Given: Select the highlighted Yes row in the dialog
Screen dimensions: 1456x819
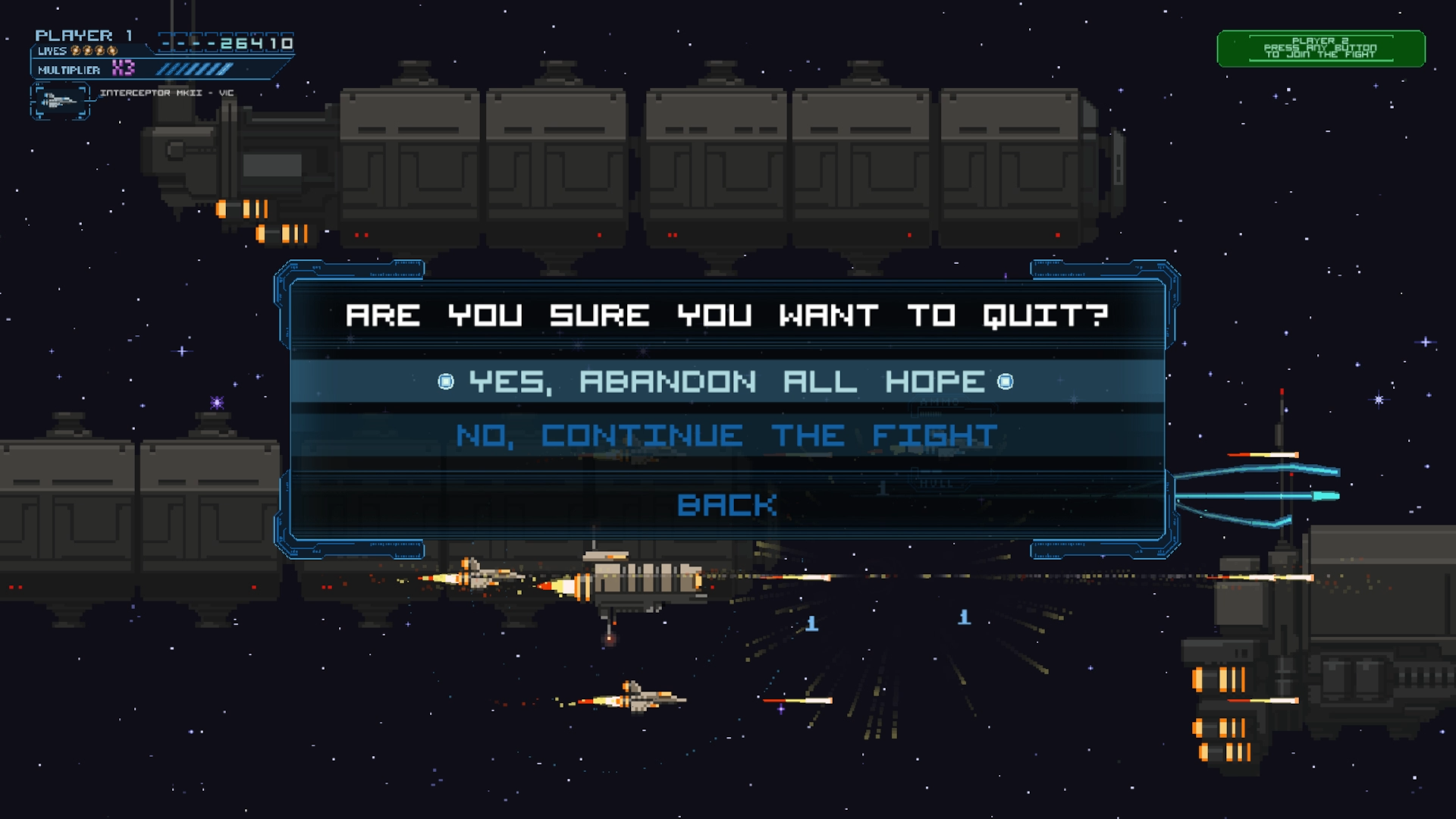Looking at the screenshot, I should [x=724, y=383].
